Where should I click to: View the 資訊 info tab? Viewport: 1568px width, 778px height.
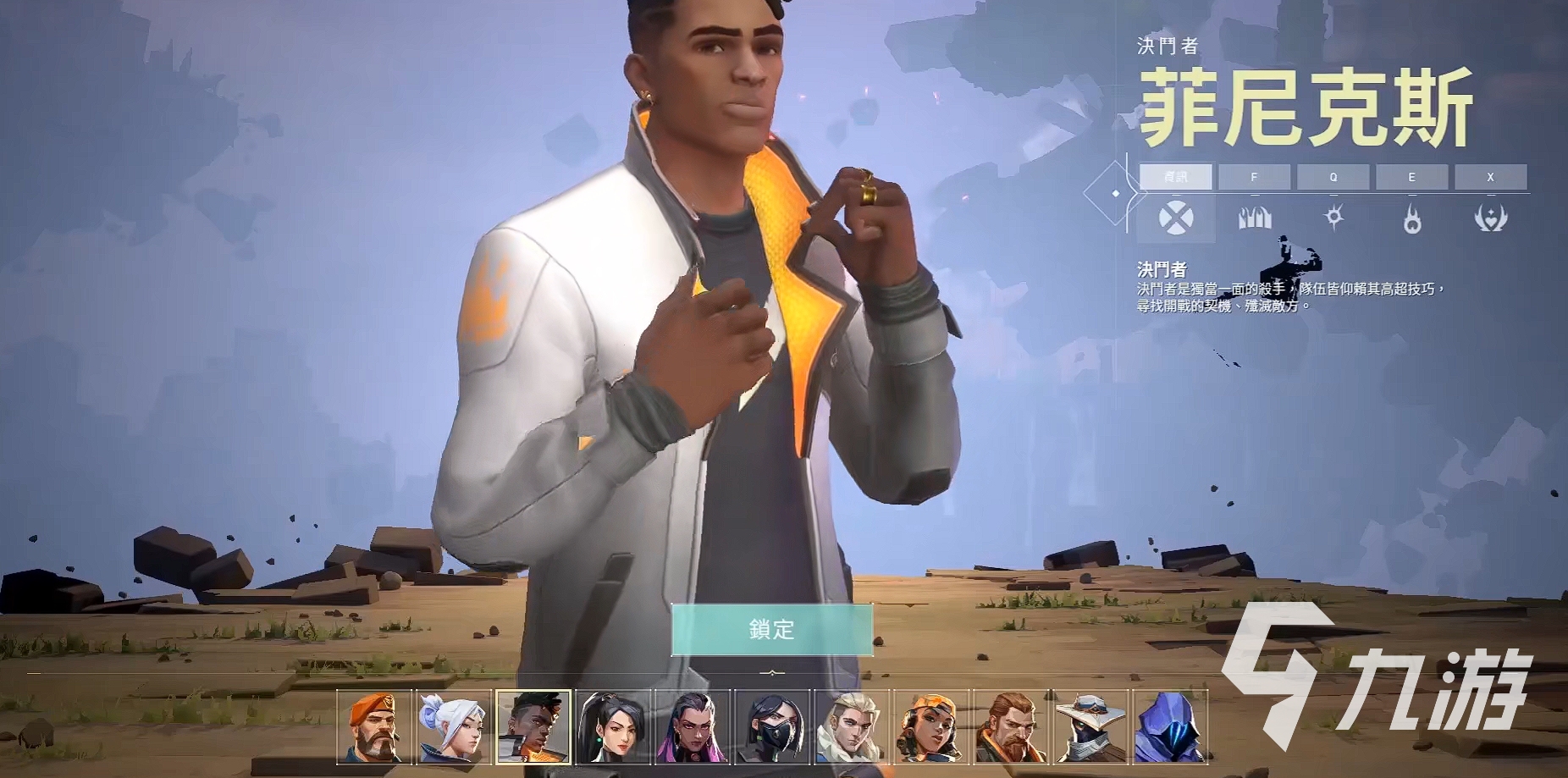[x=1176, y=177]
